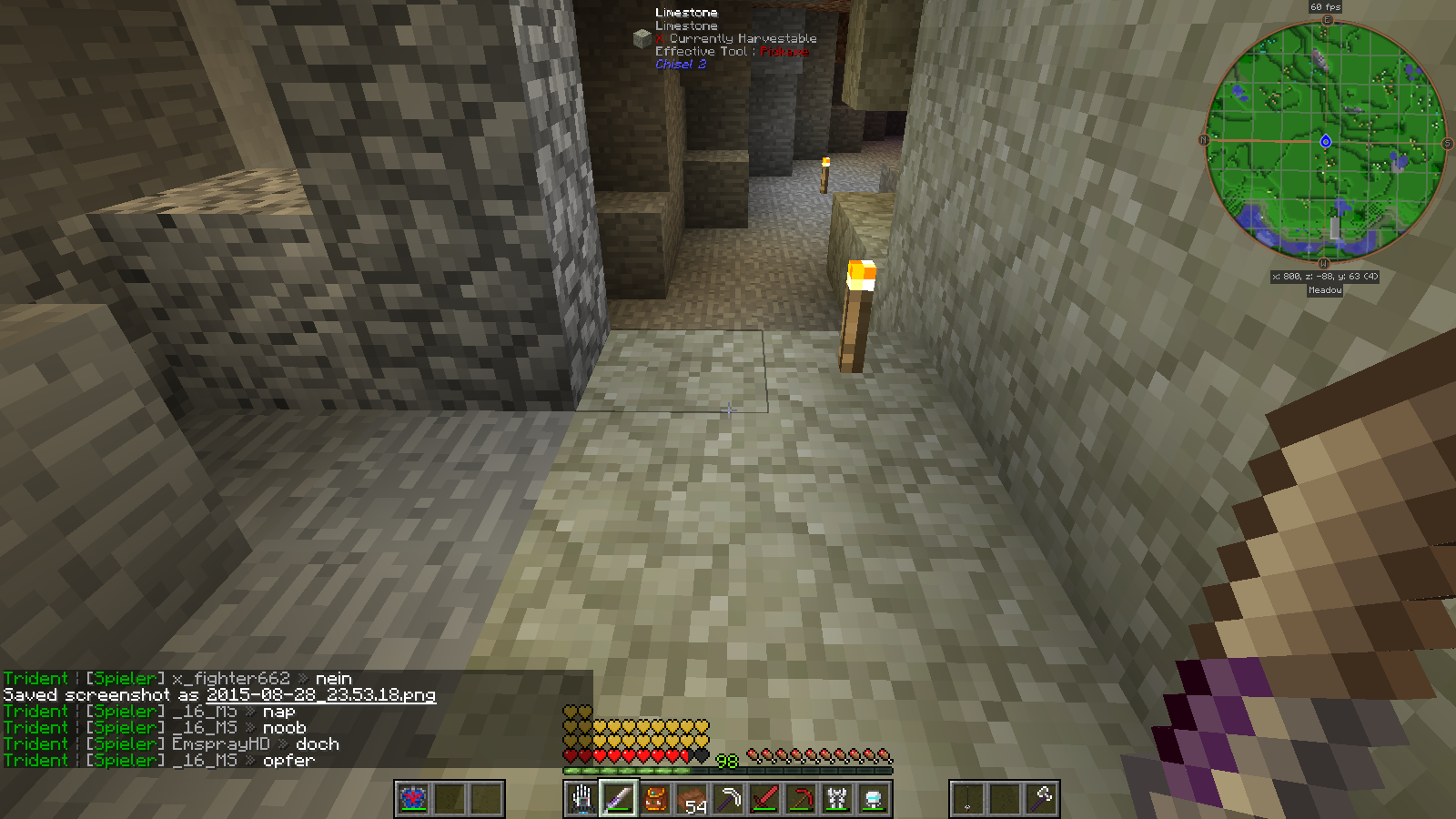Select the white gauntlet hotbar slot
The image size is (1456, 819).
click(x=581, y=799)
